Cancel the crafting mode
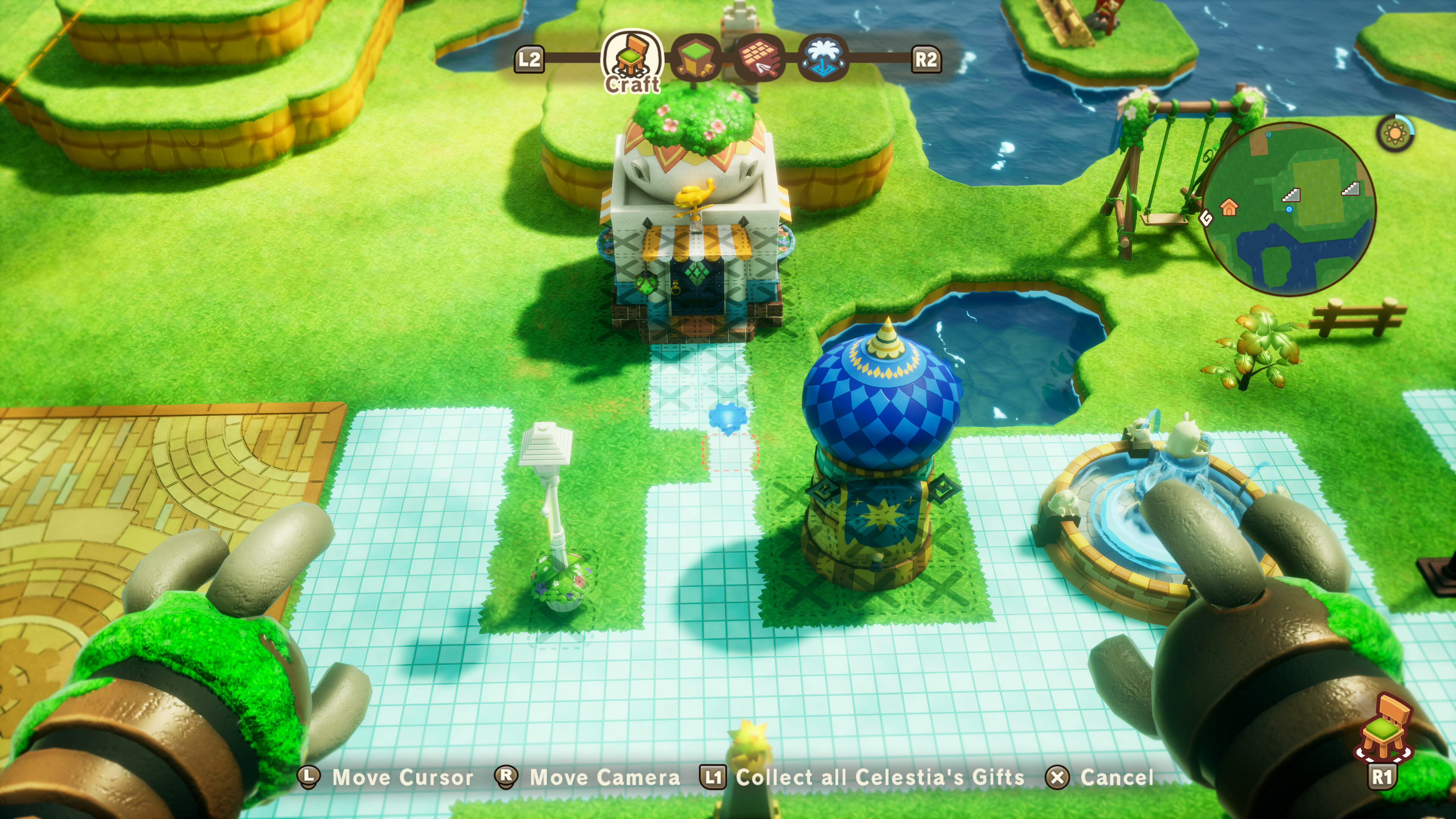The image size is (1456, 819). click(1116, 778)
